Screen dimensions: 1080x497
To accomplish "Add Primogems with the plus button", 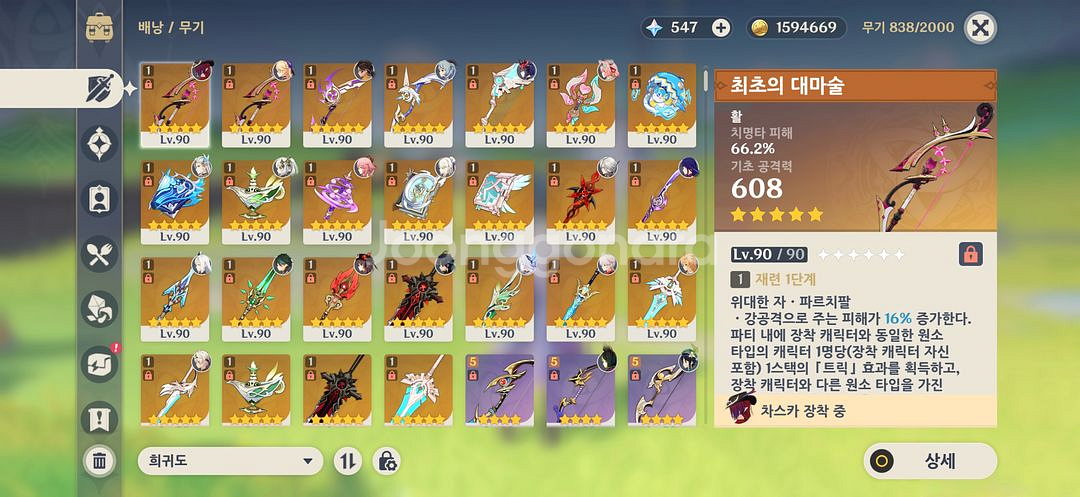I will (721, 27).
